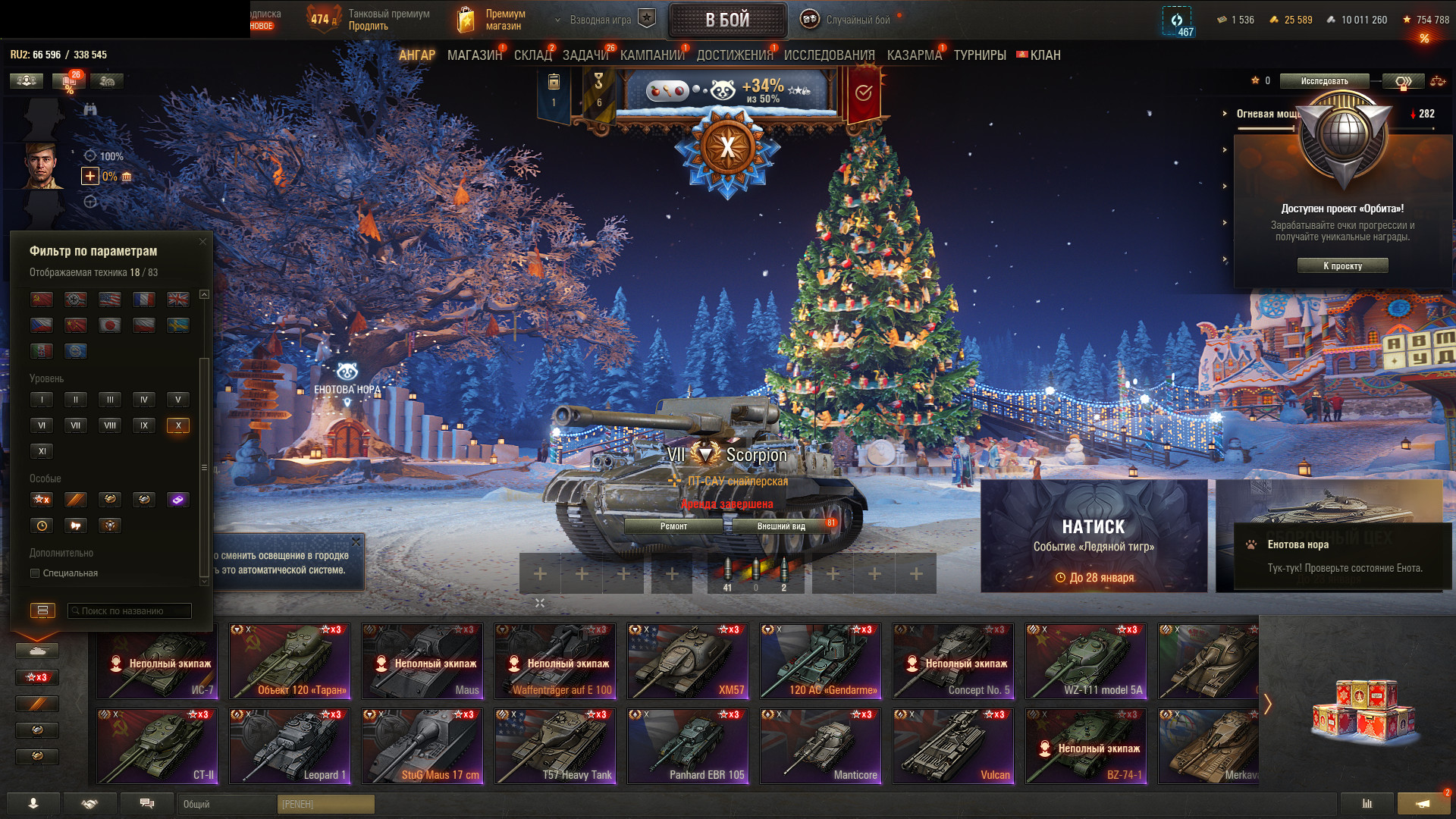Open the КЛАН menu
The width and height of the screenshot is (1456, 819).
(1044, 55)
